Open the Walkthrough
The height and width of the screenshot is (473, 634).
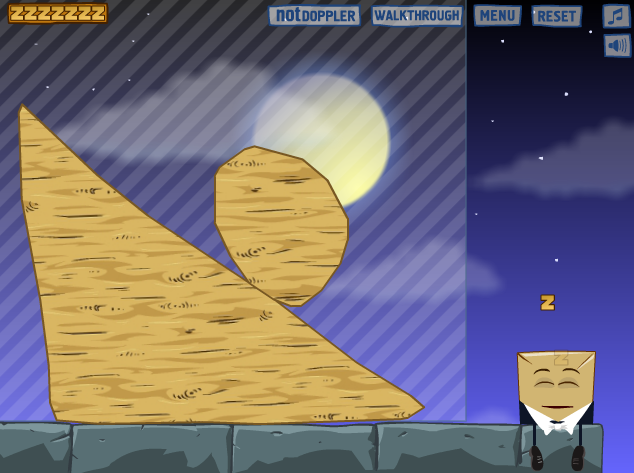point(416,16)
